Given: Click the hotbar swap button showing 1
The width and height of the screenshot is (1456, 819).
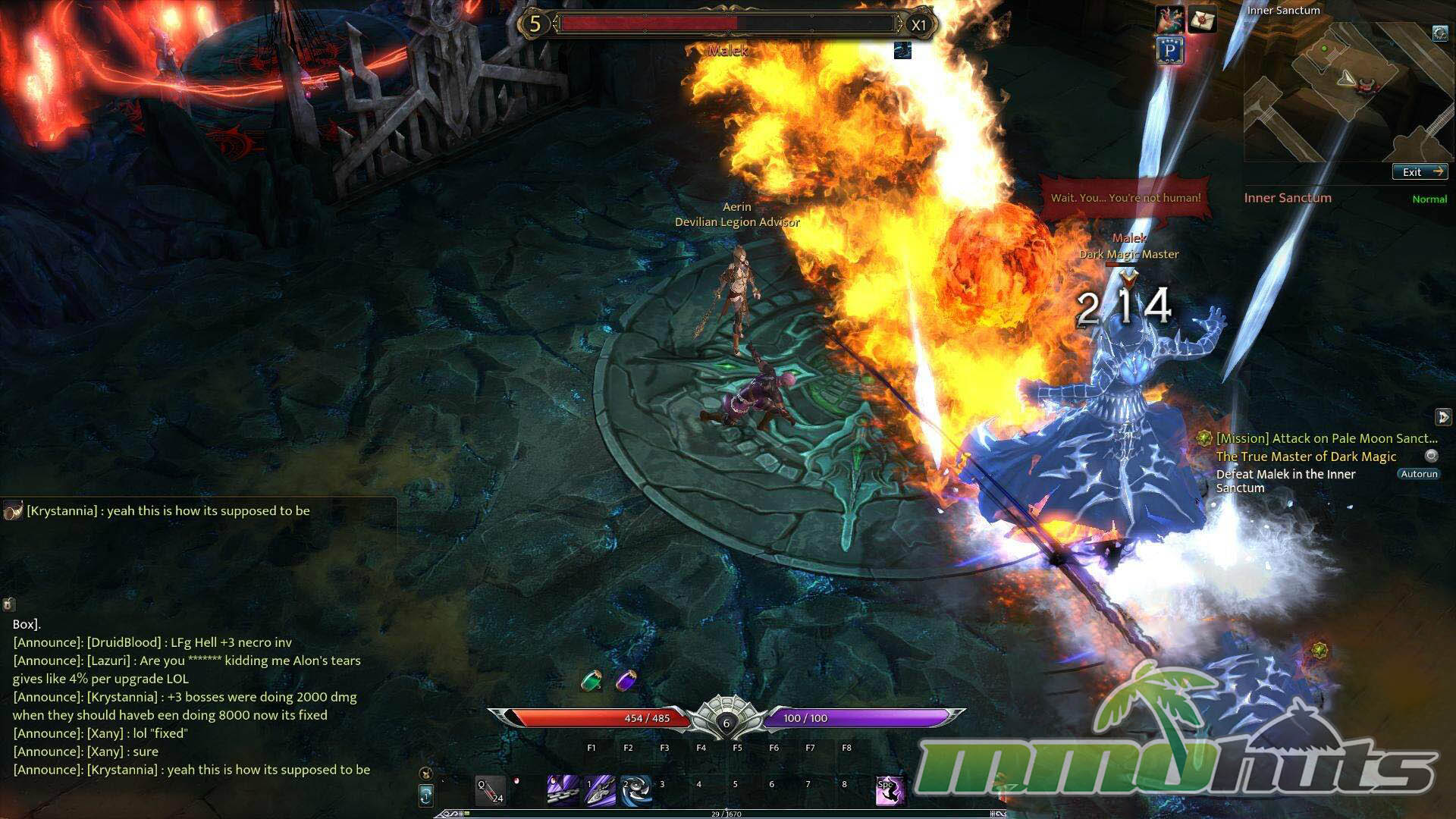Looking at the screenshot, I should click(426, 795).
